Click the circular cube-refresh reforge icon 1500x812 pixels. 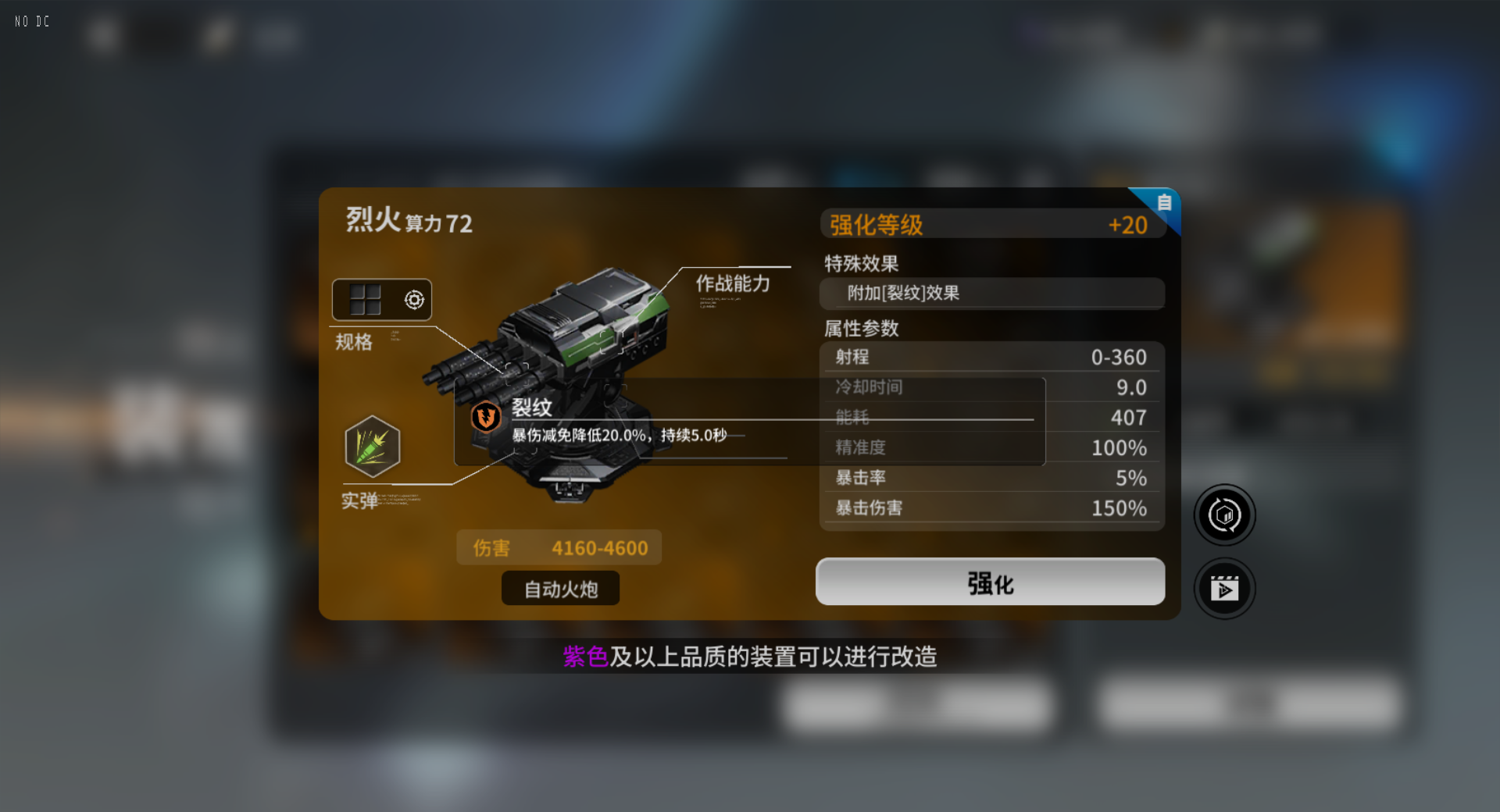coord(1224,515)
